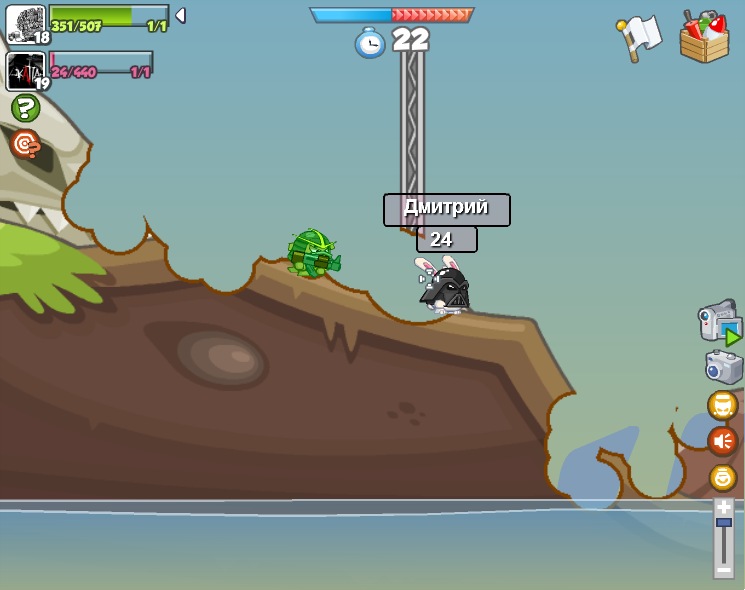The image size is (745, 590).
Task: Open the weapon crate inventory
Action: (x=704, y=38)
